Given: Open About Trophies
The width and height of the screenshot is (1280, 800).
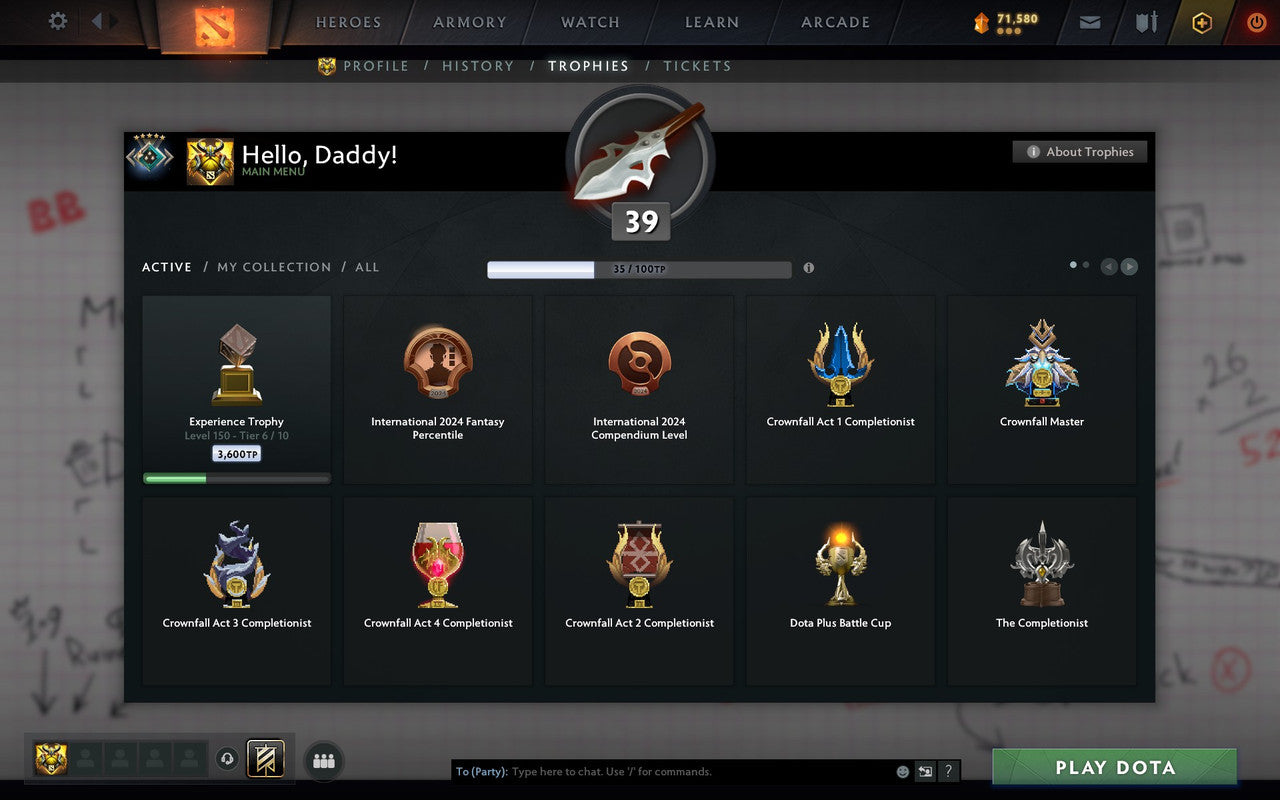Looking at the screenshot, I should [x=1080, y=151].
